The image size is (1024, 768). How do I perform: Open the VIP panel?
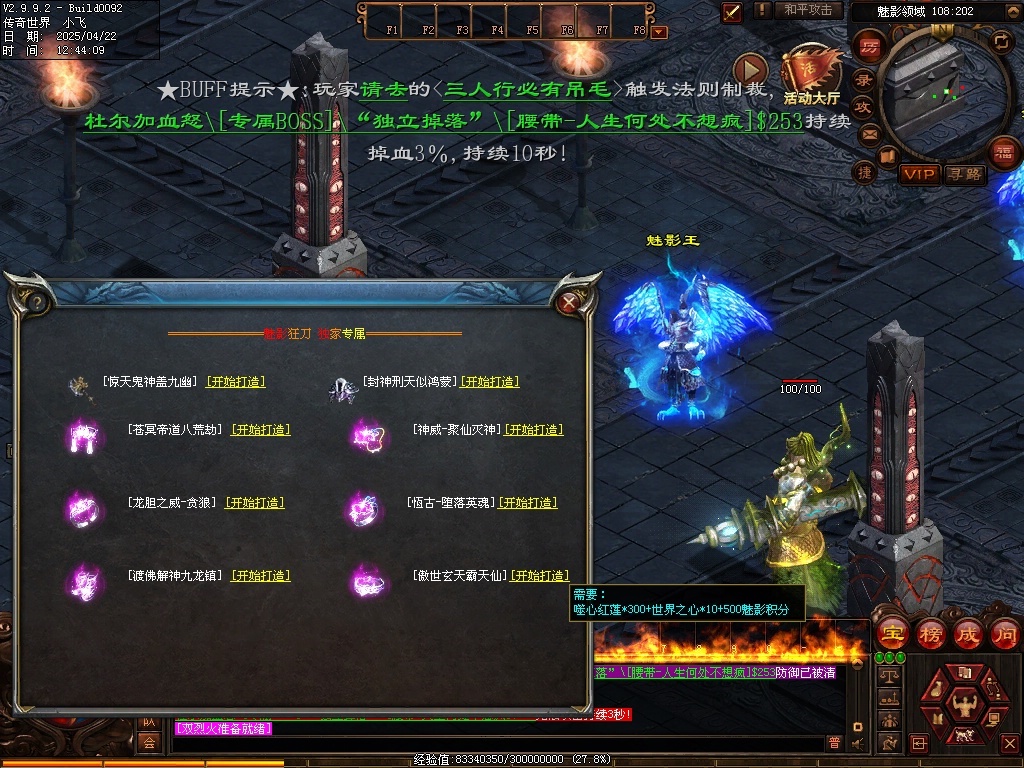[919, 174]
